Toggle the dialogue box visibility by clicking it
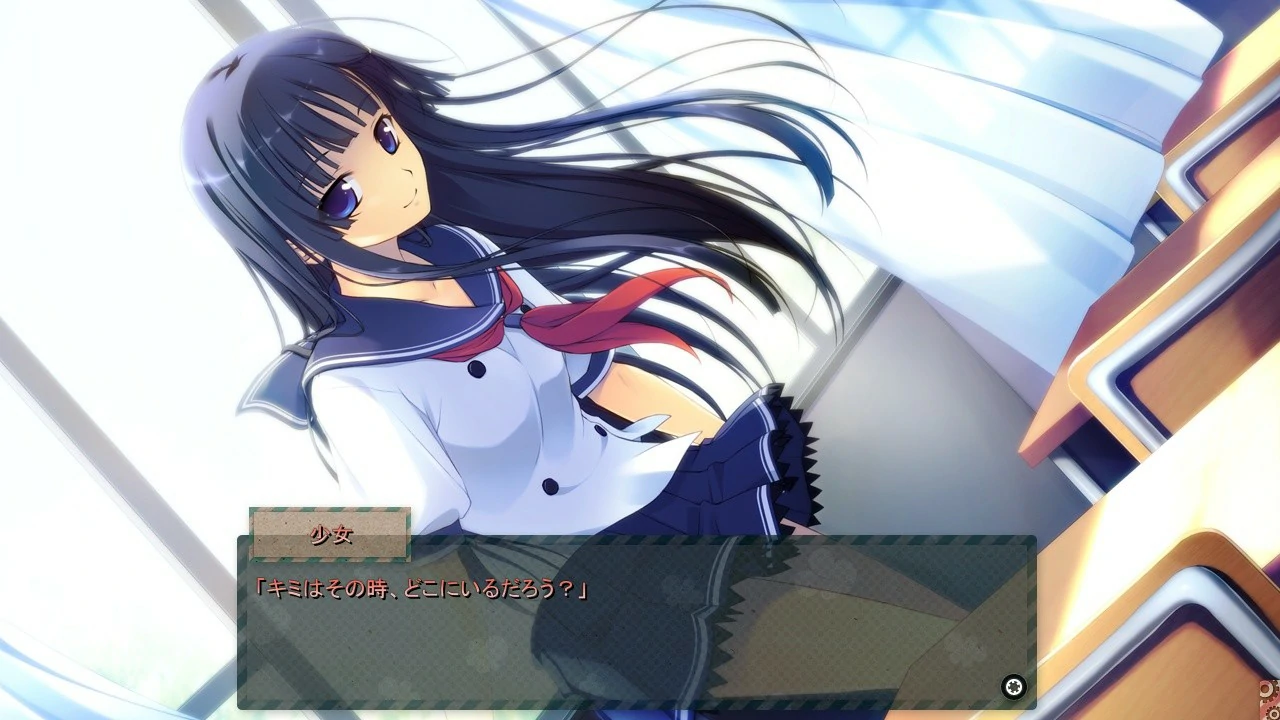The image size is (1280, 720). [640, 625]
